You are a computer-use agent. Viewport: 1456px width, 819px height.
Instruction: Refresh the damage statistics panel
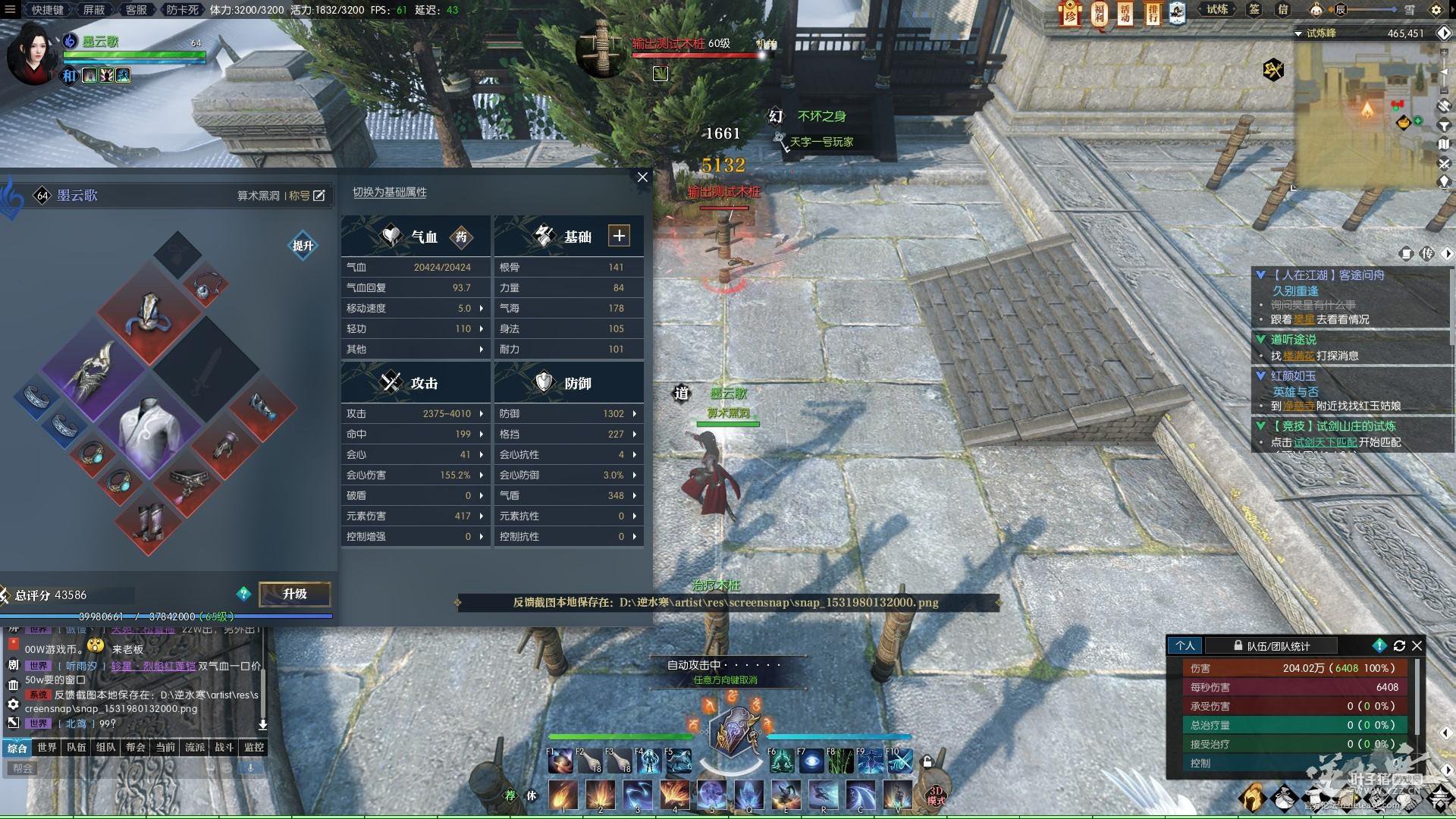point(1399,646)
